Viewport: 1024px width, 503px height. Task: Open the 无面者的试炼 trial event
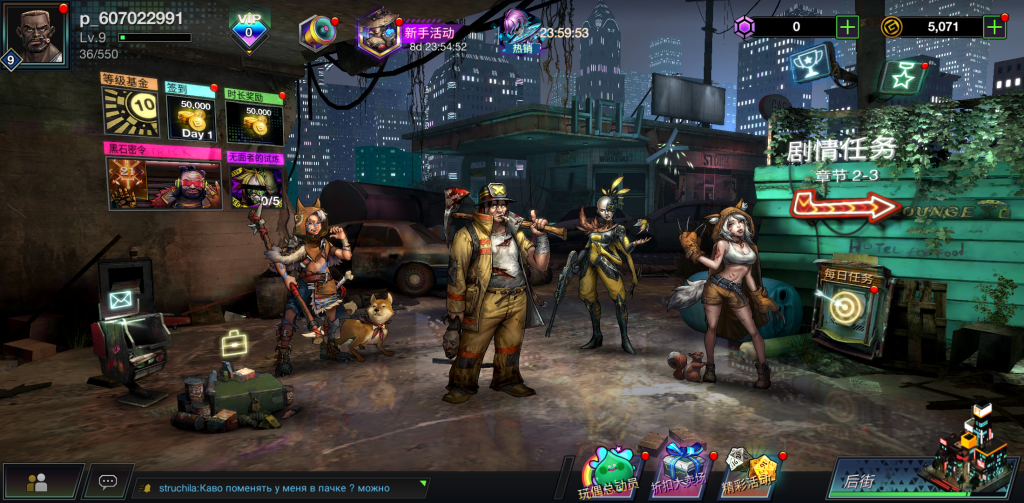(255, 180)
